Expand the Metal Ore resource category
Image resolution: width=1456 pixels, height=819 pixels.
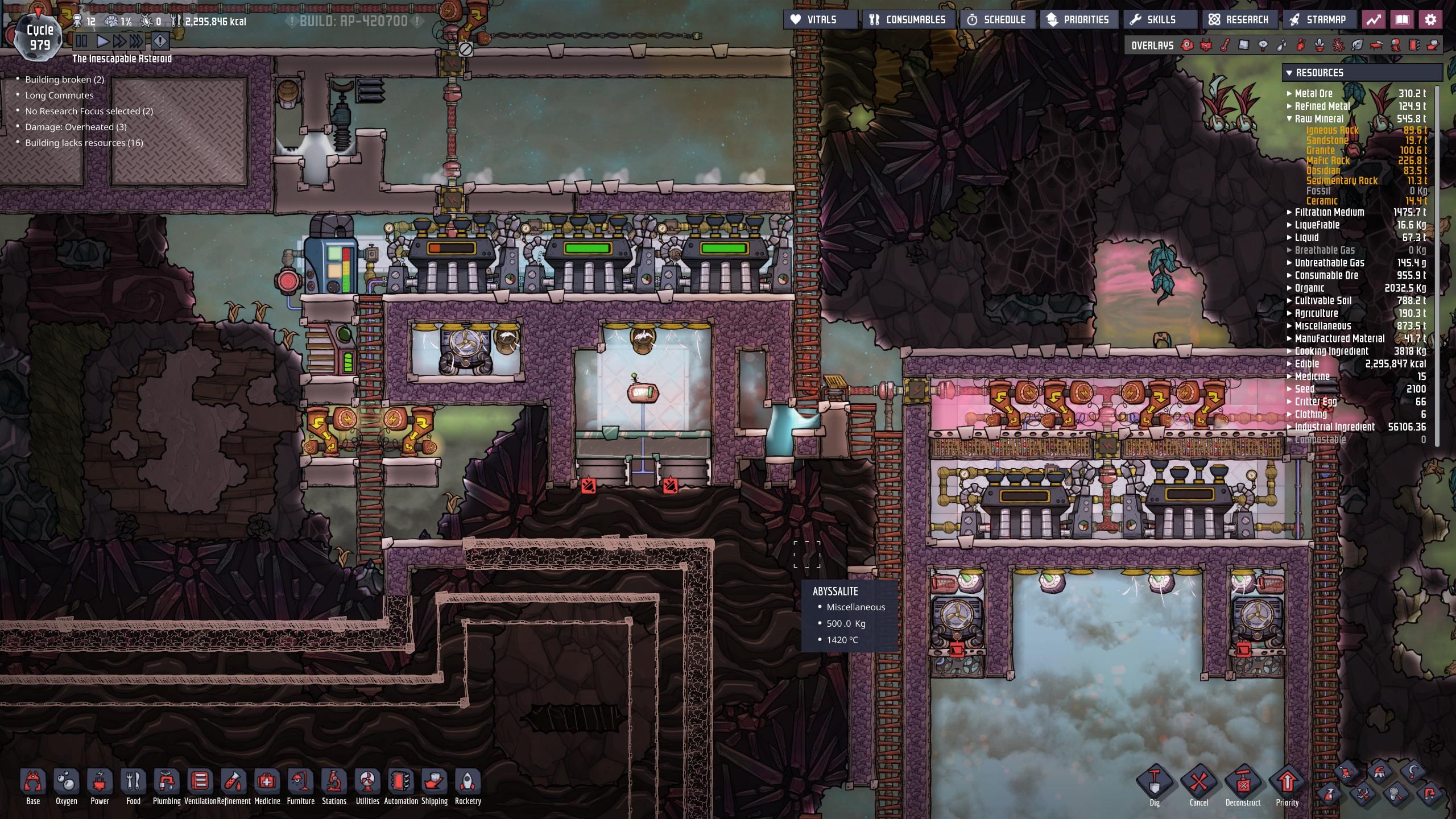1290,93
